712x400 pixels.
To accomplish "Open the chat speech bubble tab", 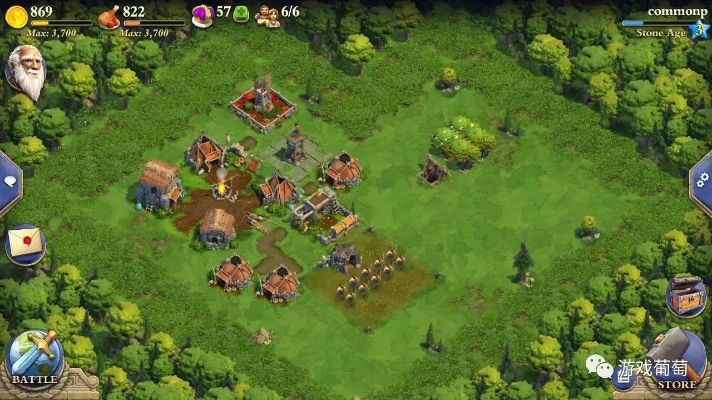I will click(x=8, y=182).
